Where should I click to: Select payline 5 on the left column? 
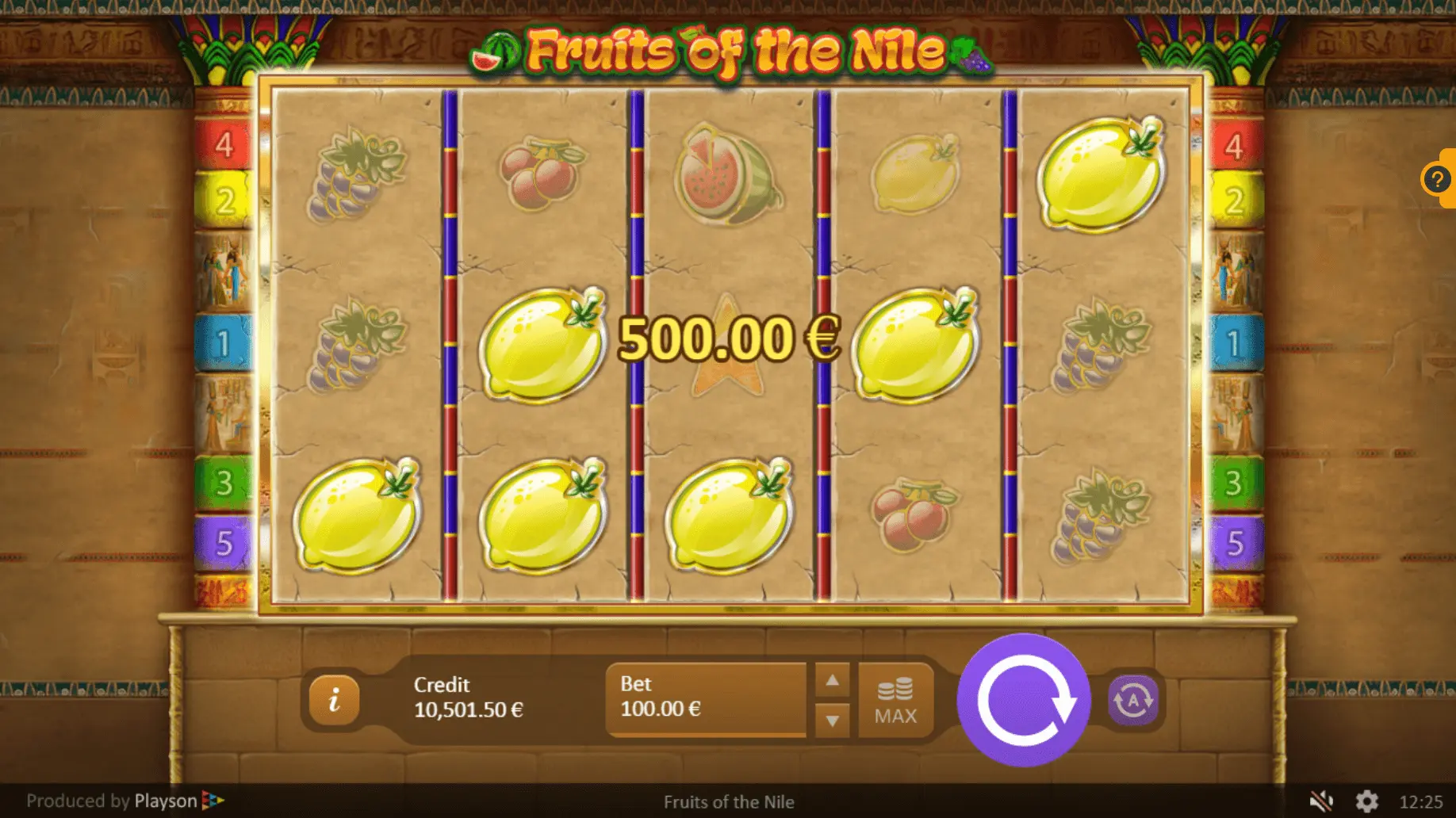click(224, 544)
